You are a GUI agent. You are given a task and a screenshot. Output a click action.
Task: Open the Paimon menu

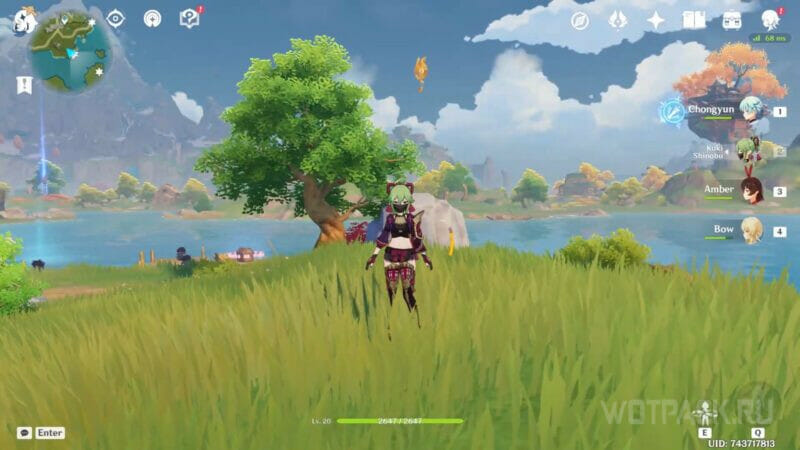coord(22,18)
